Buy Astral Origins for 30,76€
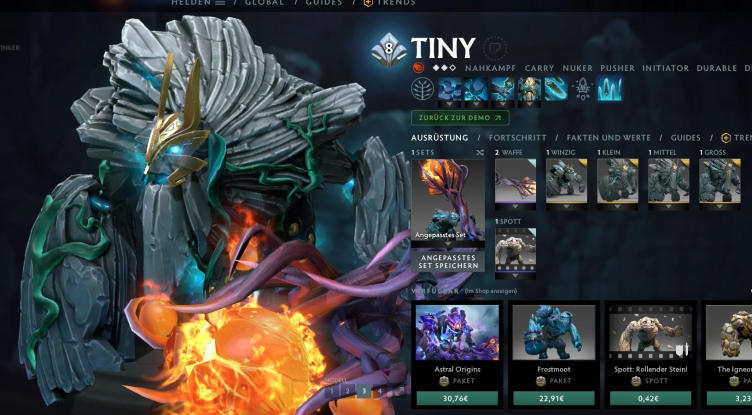 point(456,398)
